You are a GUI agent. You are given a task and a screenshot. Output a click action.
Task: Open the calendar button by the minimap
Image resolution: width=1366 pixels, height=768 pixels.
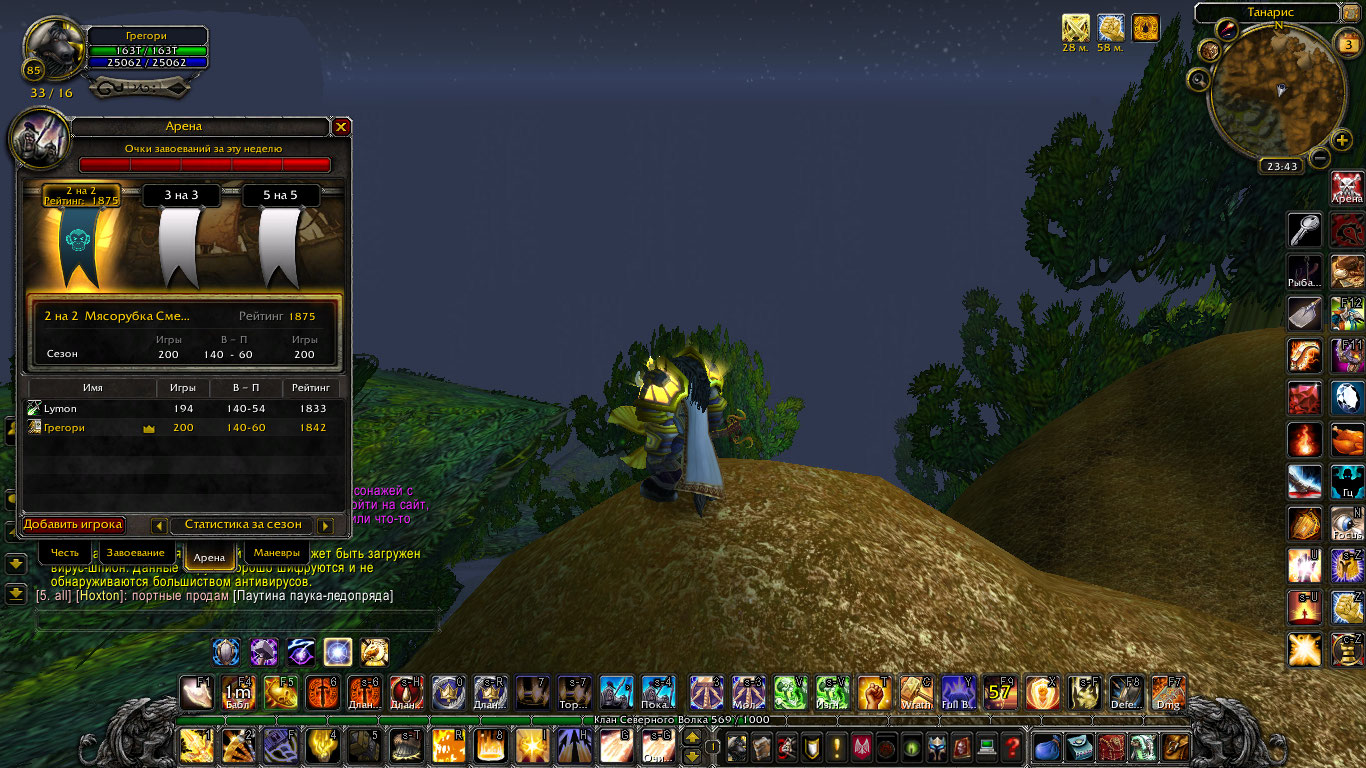coord(1348,43)
